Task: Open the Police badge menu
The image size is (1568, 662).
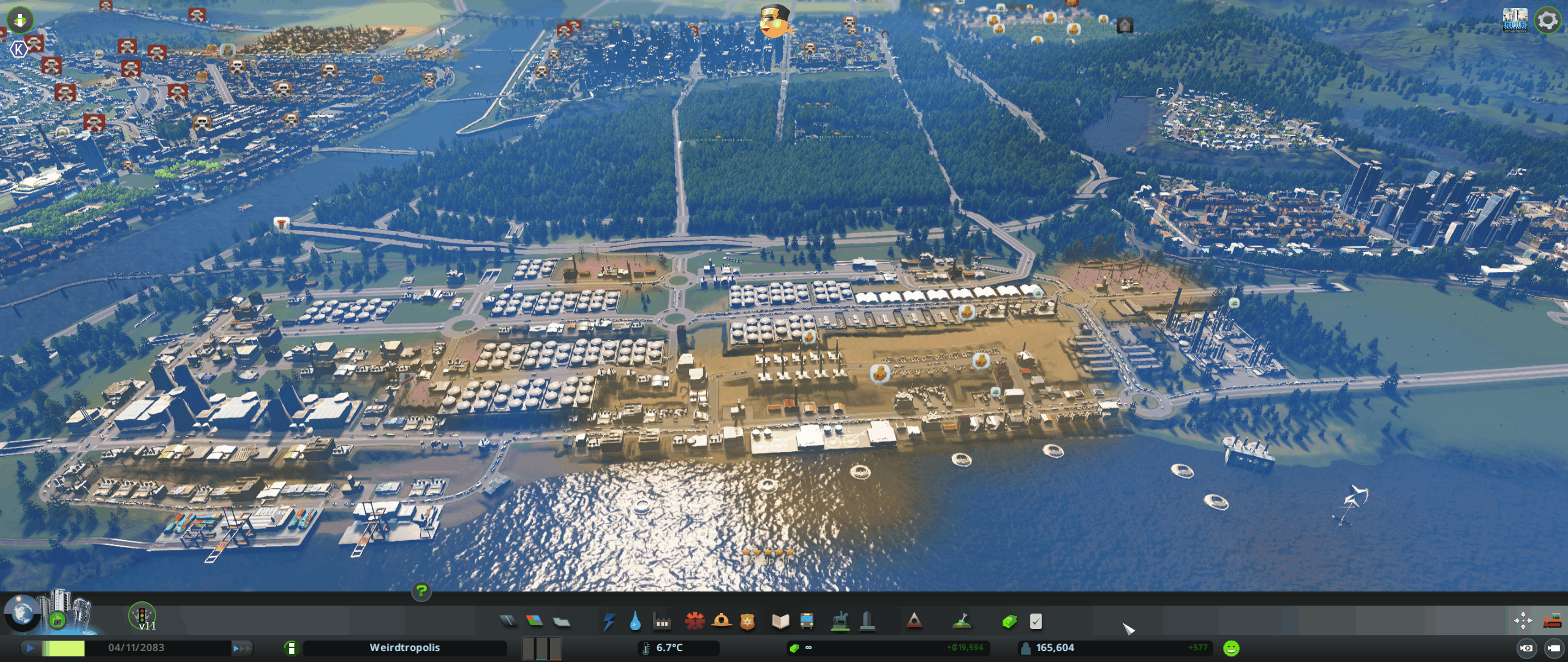Action: tap(747, 622)
